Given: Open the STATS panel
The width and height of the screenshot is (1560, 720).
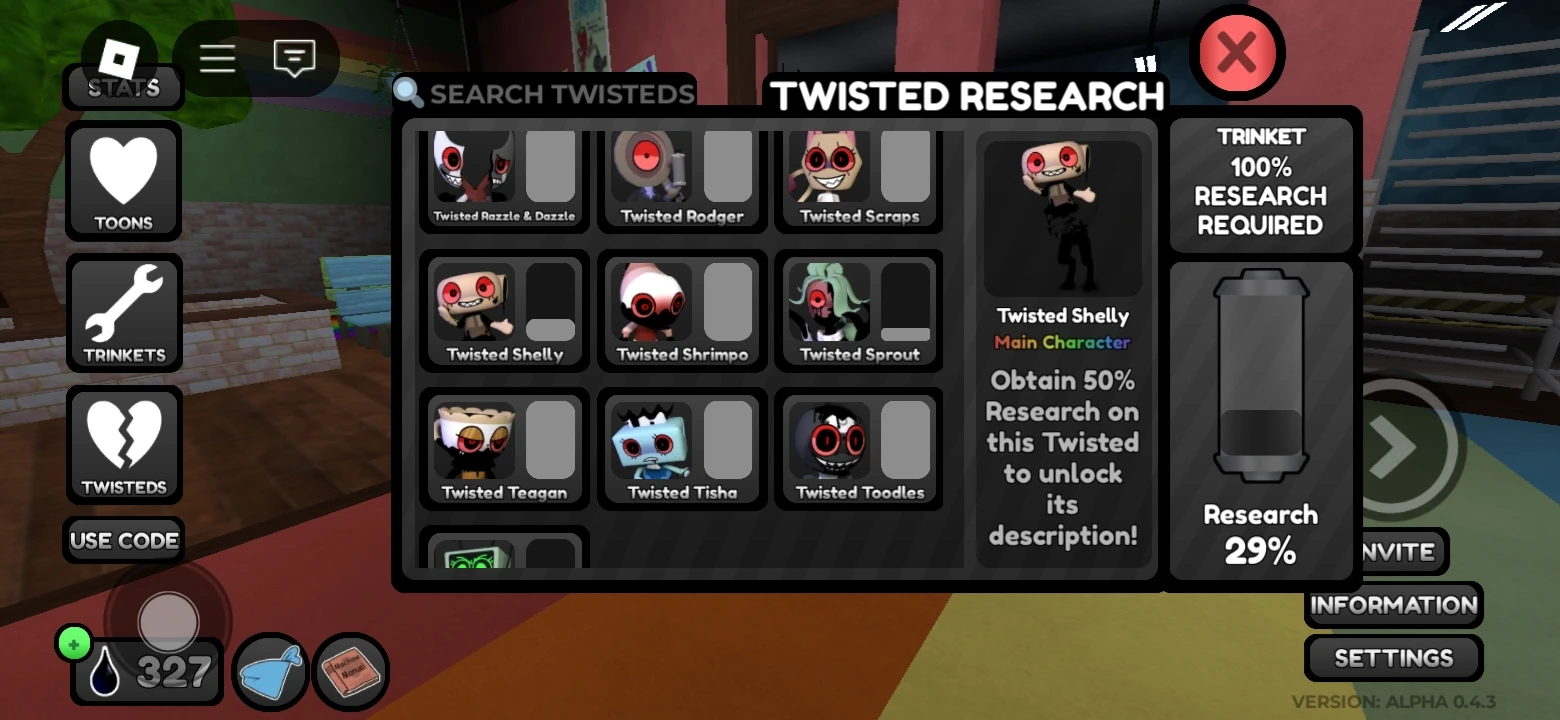Looking at the screenshot, I should (x=122, y=88).
